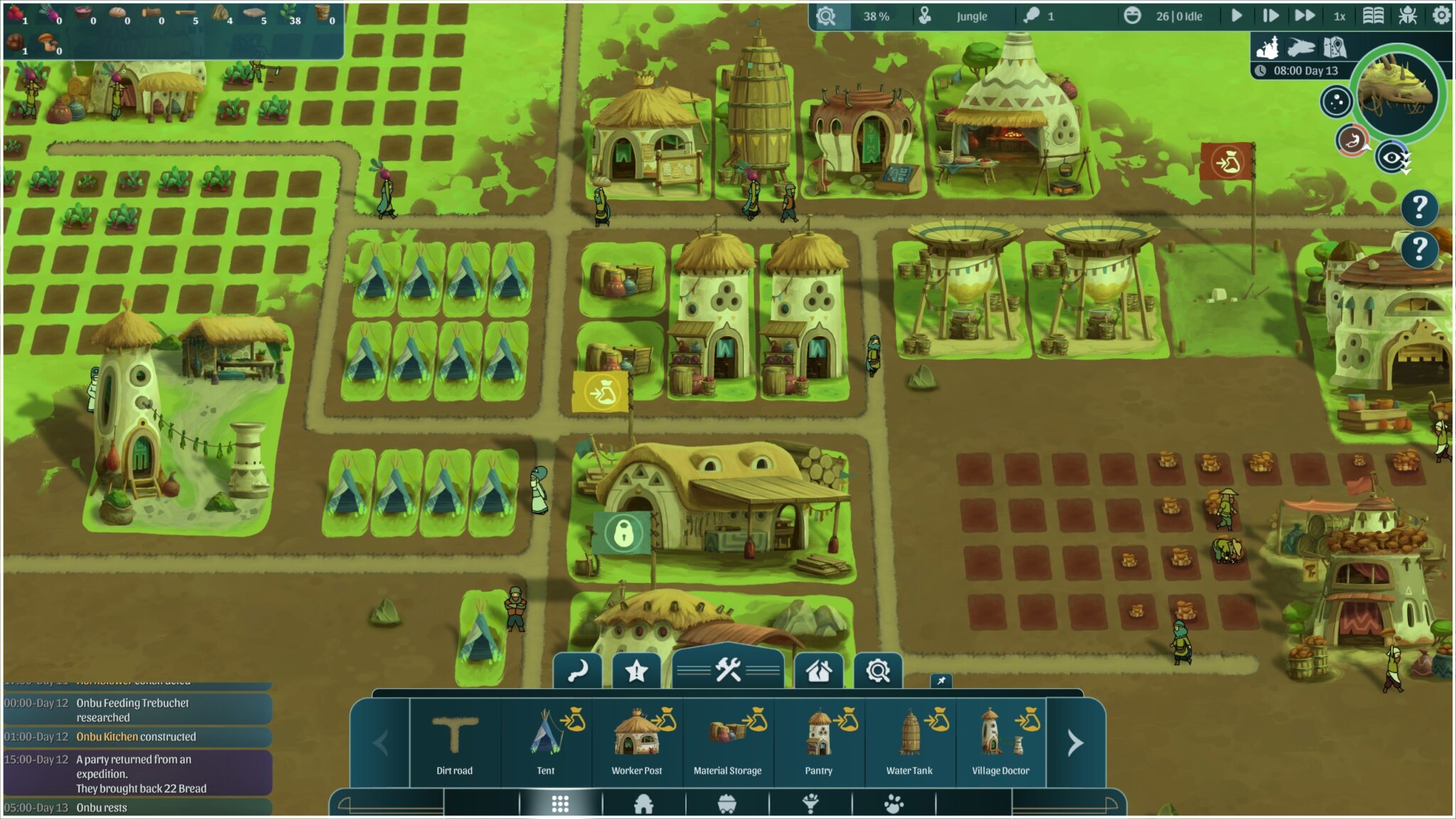This screenshot has width=1456, height=819.
Task: Pick Worker Post to build
Action: (636, 743)
